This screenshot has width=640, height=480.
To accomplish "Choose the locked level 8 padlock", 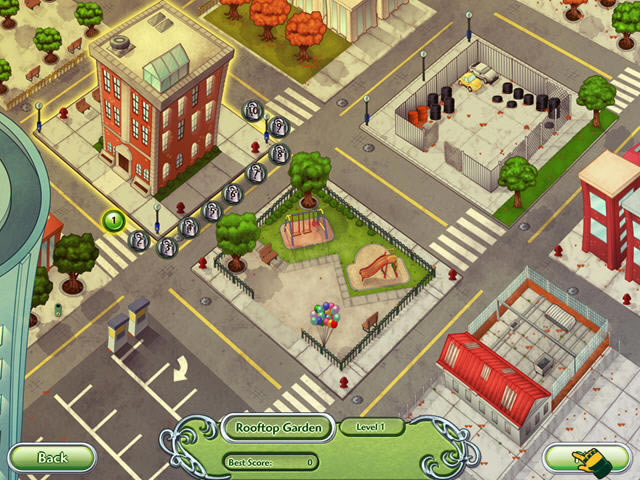I will pyautogui.click(x=280, y=154).
